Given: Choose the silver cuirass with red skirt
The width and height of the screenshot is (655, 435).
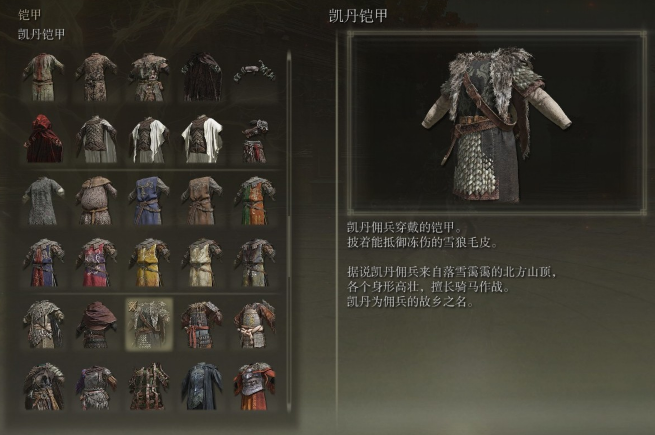Looking at the screenshot, I should click(x=254, y=385).
